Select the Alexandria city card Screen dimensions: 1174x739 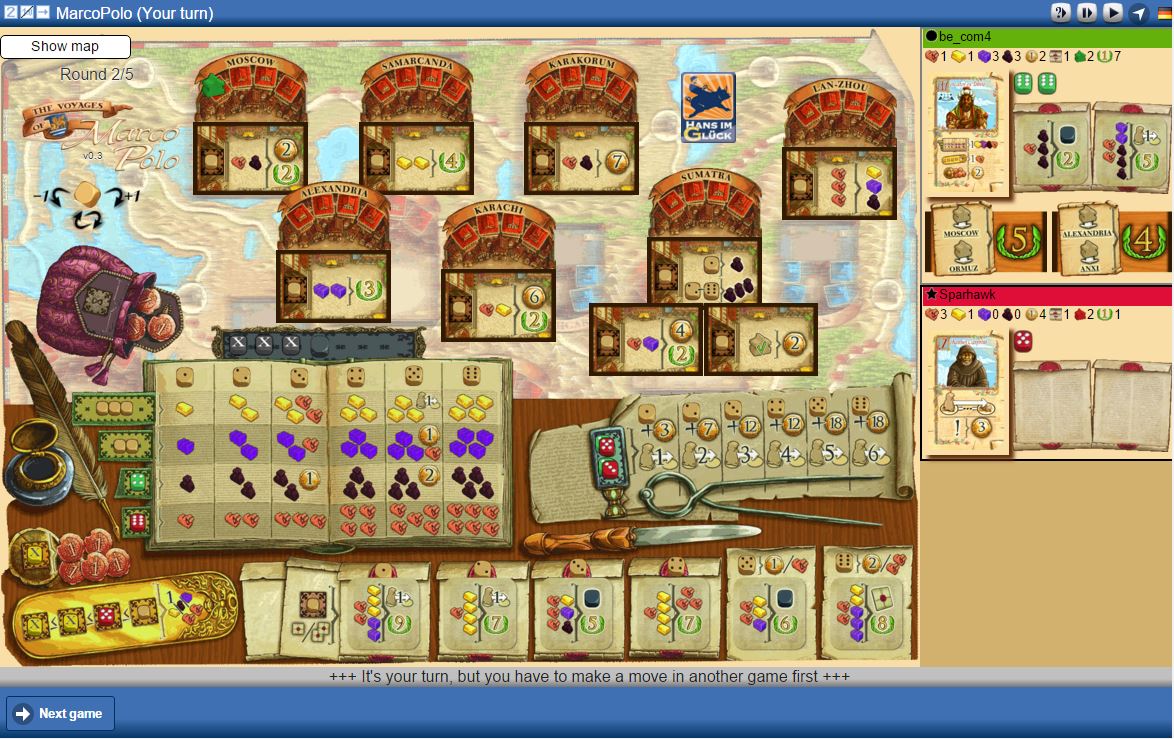click(333, 286)
